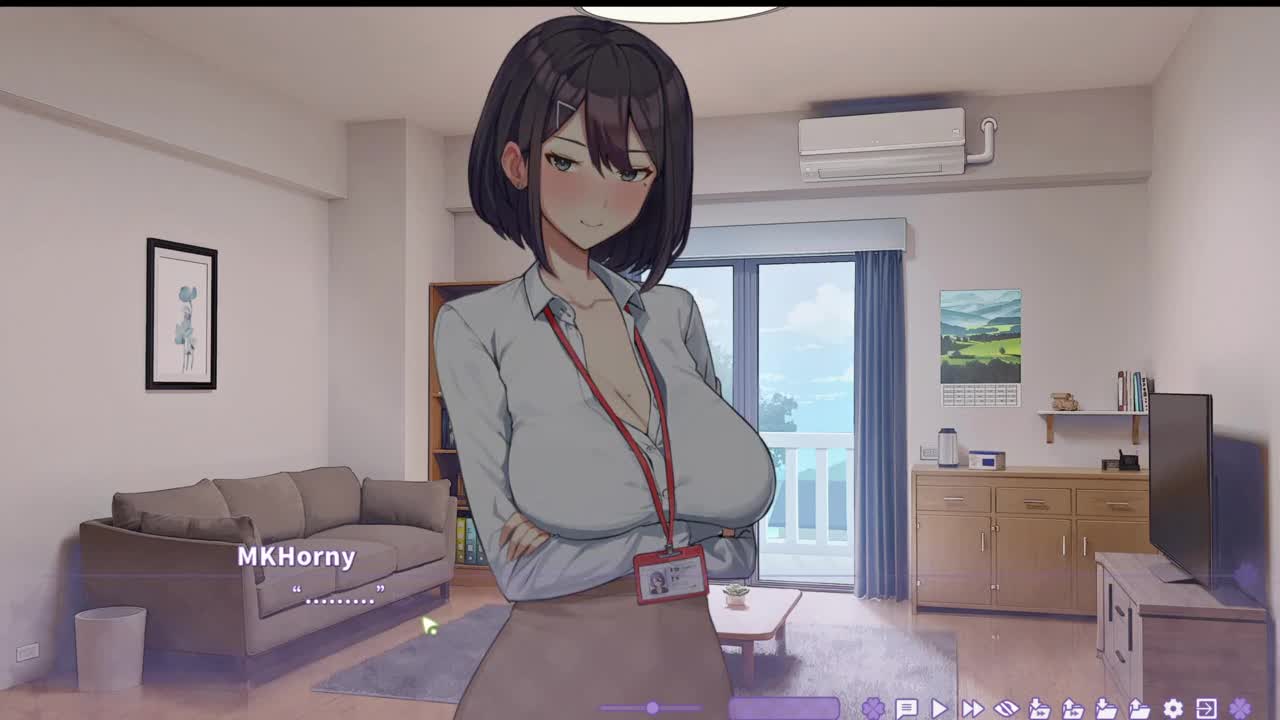This screenshot has height=720, width=1280.
Task: Hide the interface using the eye icon
Action: click(1006, 709)
